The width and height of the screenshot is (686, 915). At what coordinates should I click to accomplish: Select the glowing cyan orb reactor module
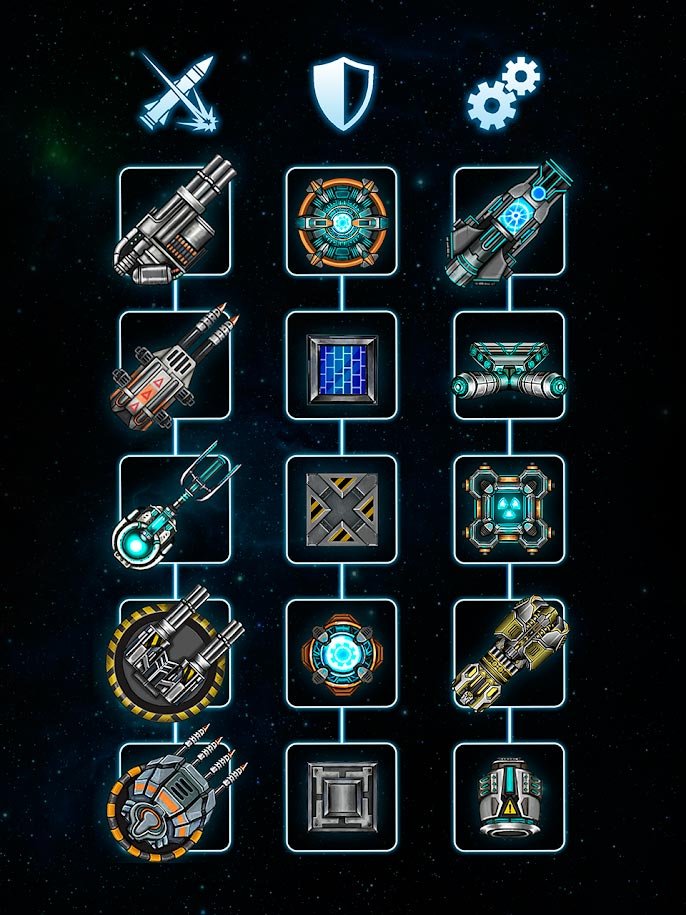click(341, 653)
